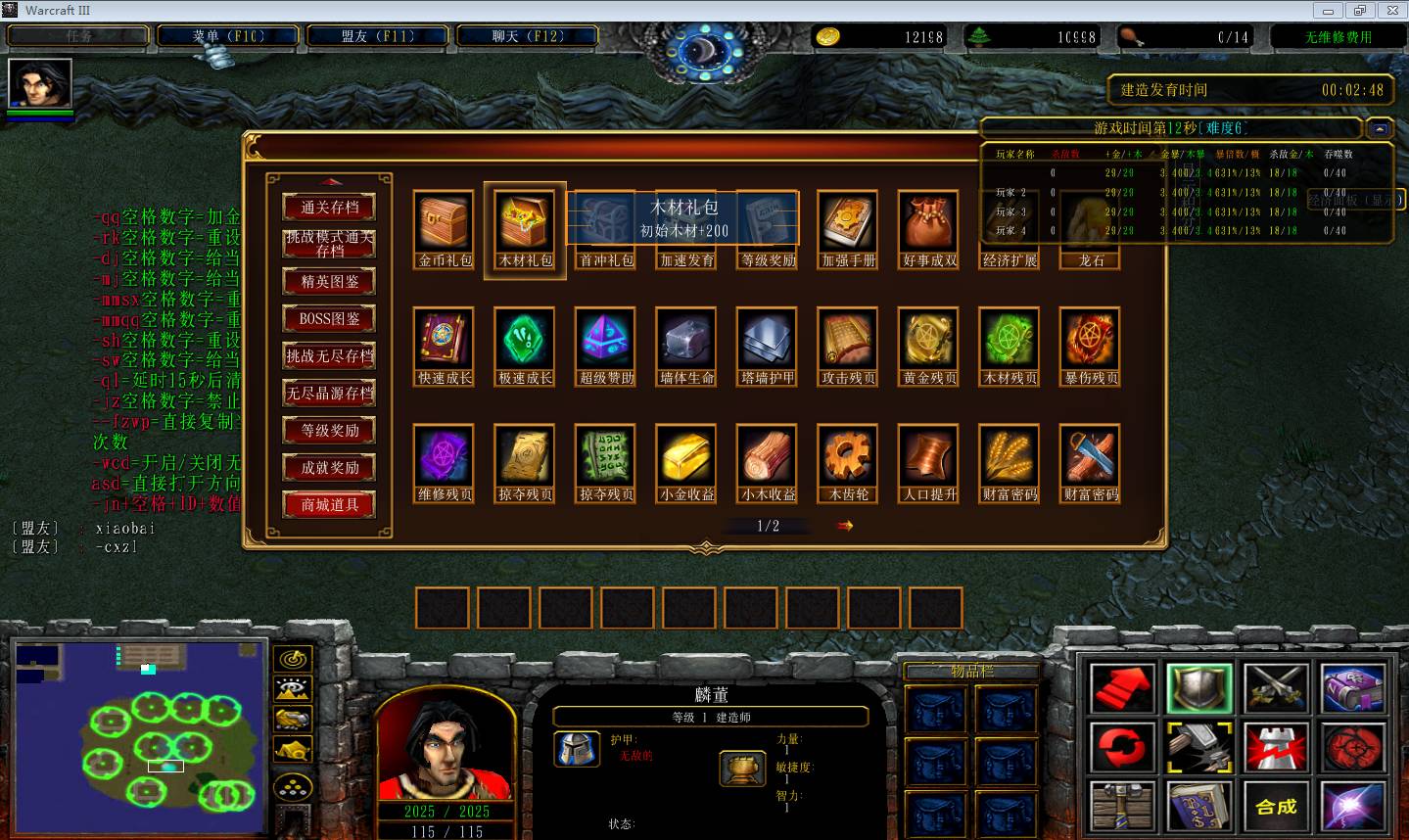Close the Warcraft III window

pyautogui.click(x=1392, y=10)
